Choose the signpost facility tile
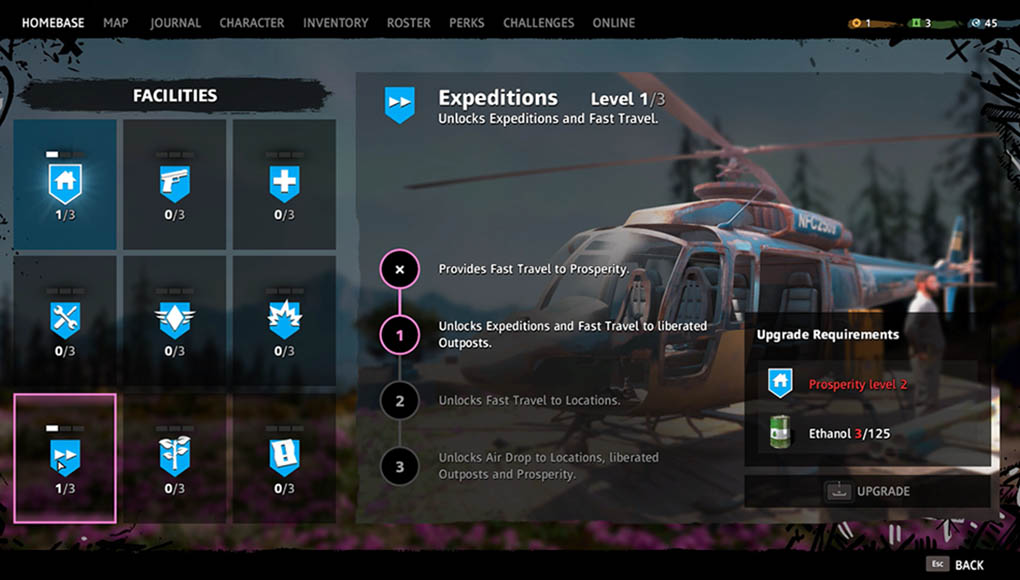Viewport: 1020px width, 580px height. point(175,458)
